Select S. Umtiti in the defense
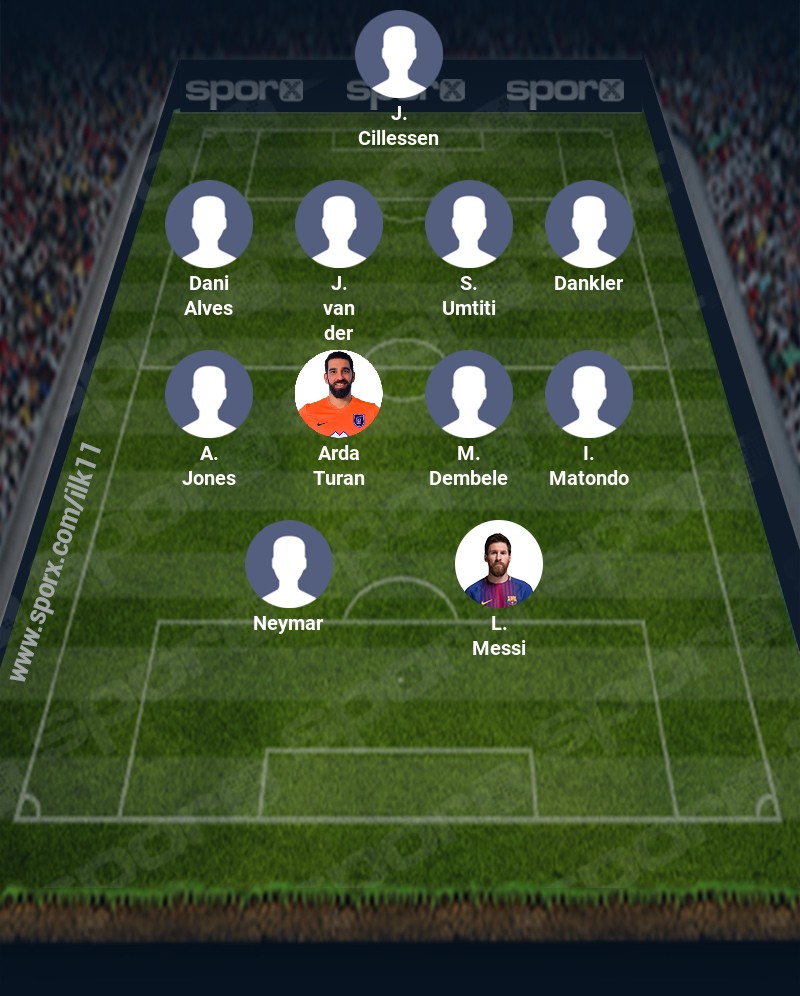Image resolution: width=800 pixels, height=996 pixels. (469, 224)
